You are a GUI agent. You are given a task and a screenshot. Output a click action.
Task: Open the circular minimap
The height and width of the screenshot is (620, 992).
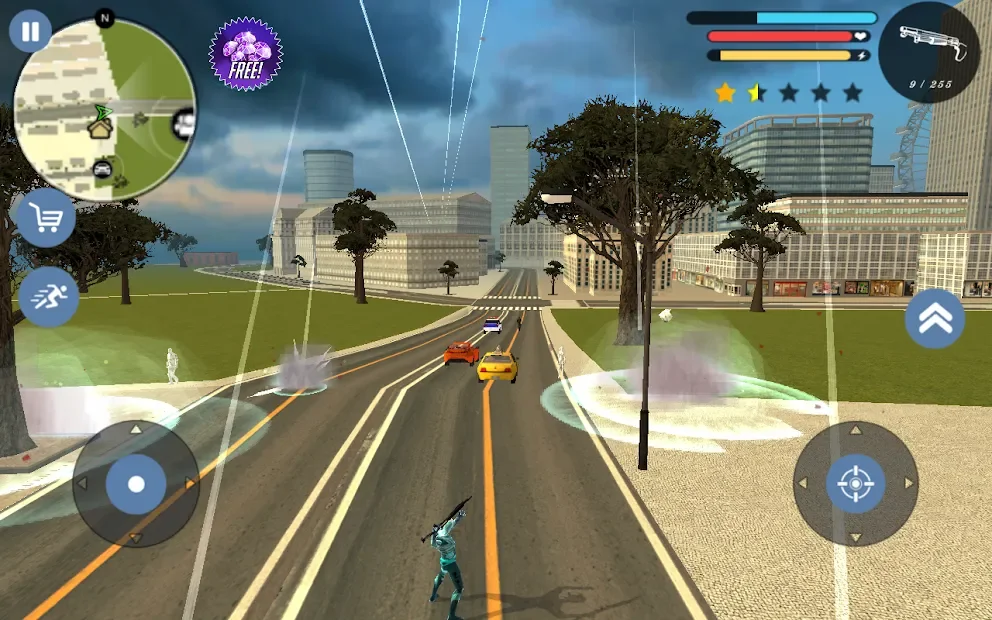coord(104,109)
